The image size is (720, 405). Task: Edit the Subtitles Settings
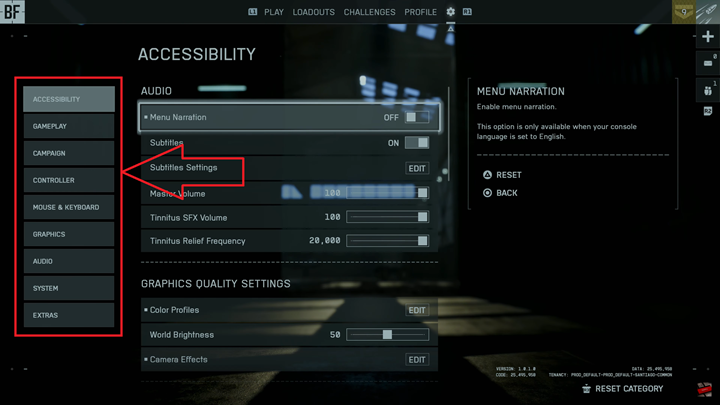417,168
